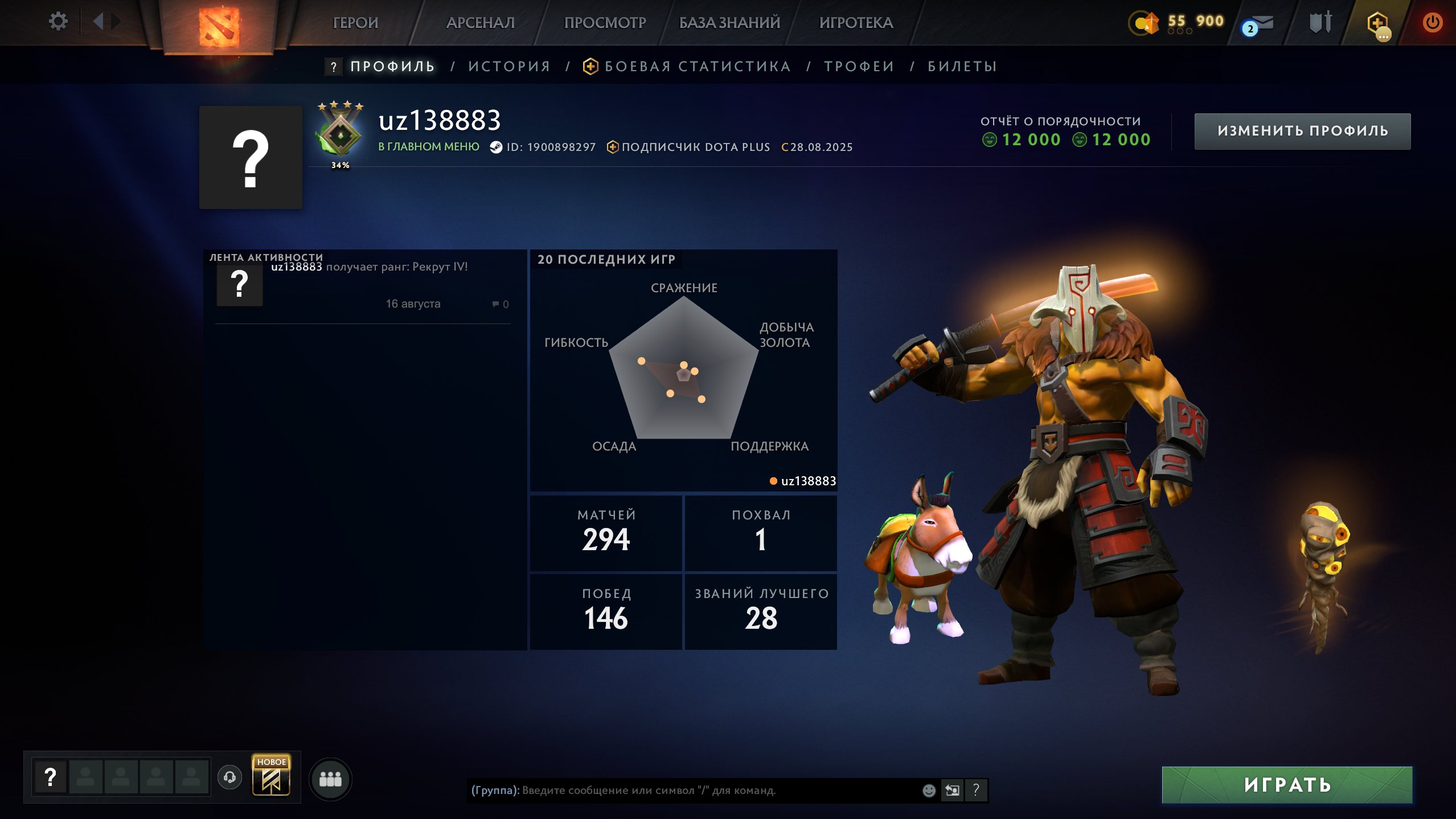Viewport: 1456px width, 819px height.
Task: Open the Герои menu
Action: 355,23
